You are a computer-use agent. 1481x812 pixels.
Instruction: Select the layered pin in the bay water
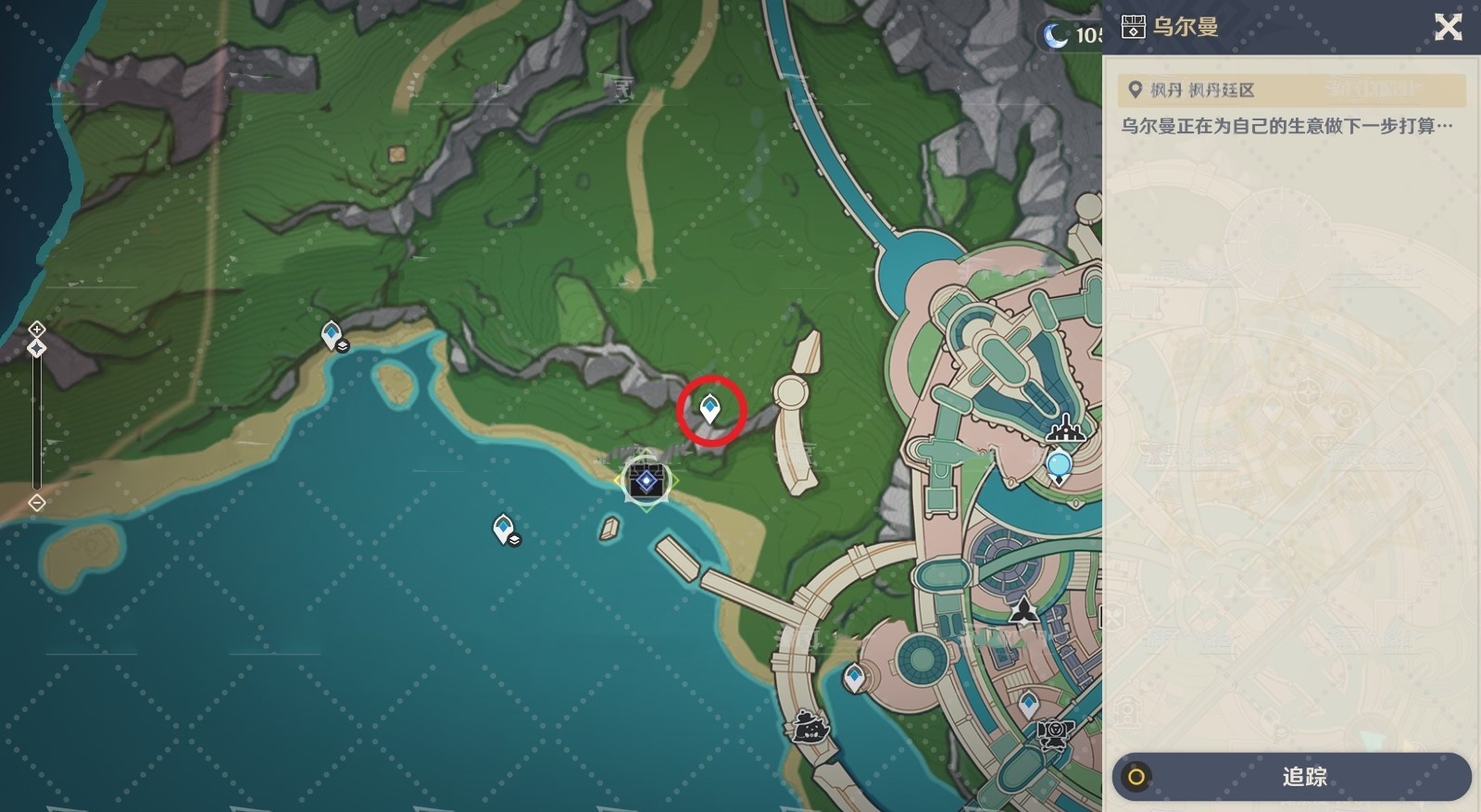(505, 530)
